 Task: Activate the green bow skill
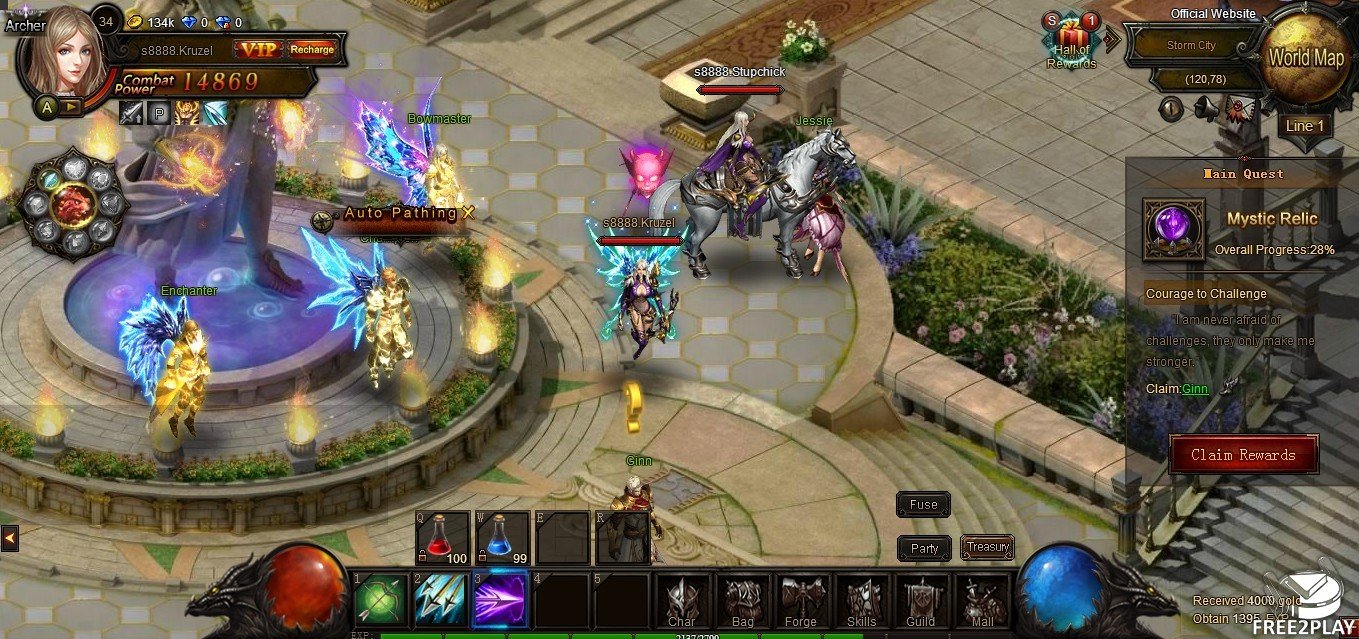point(381,600)
